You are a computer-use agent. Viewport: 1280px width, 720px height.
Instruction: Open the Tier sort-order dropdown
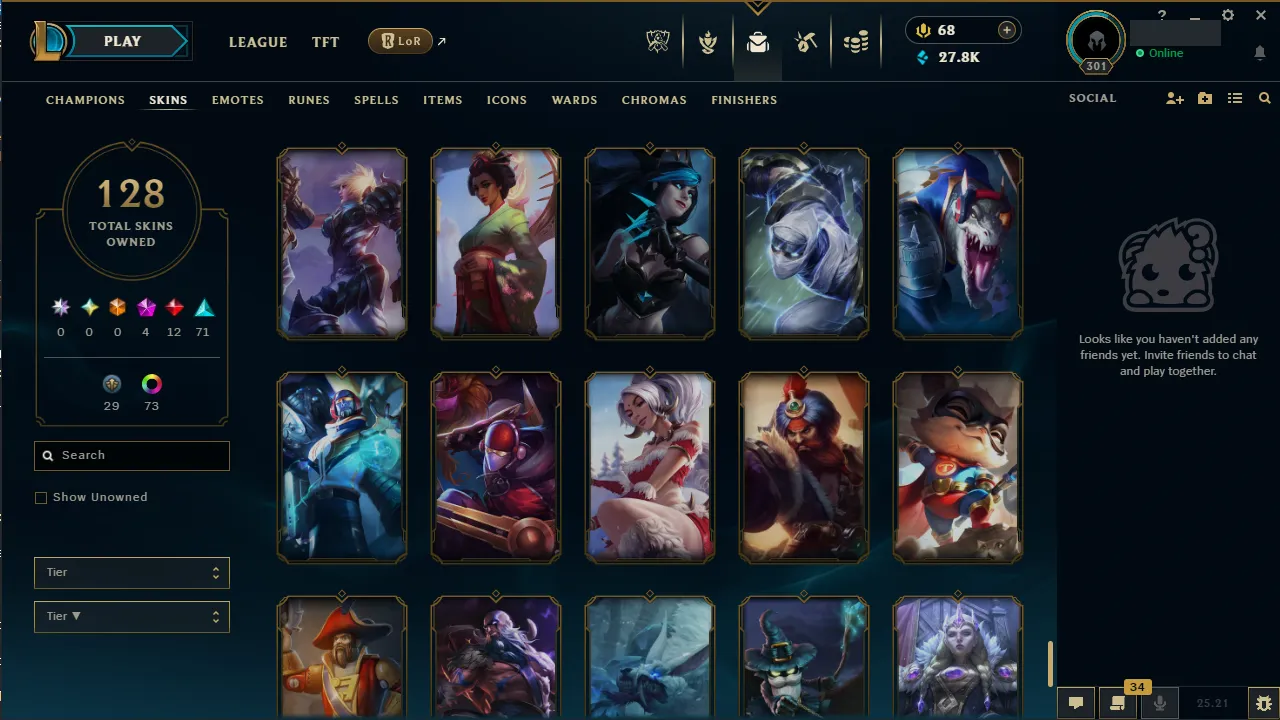(x=131, y=616)
